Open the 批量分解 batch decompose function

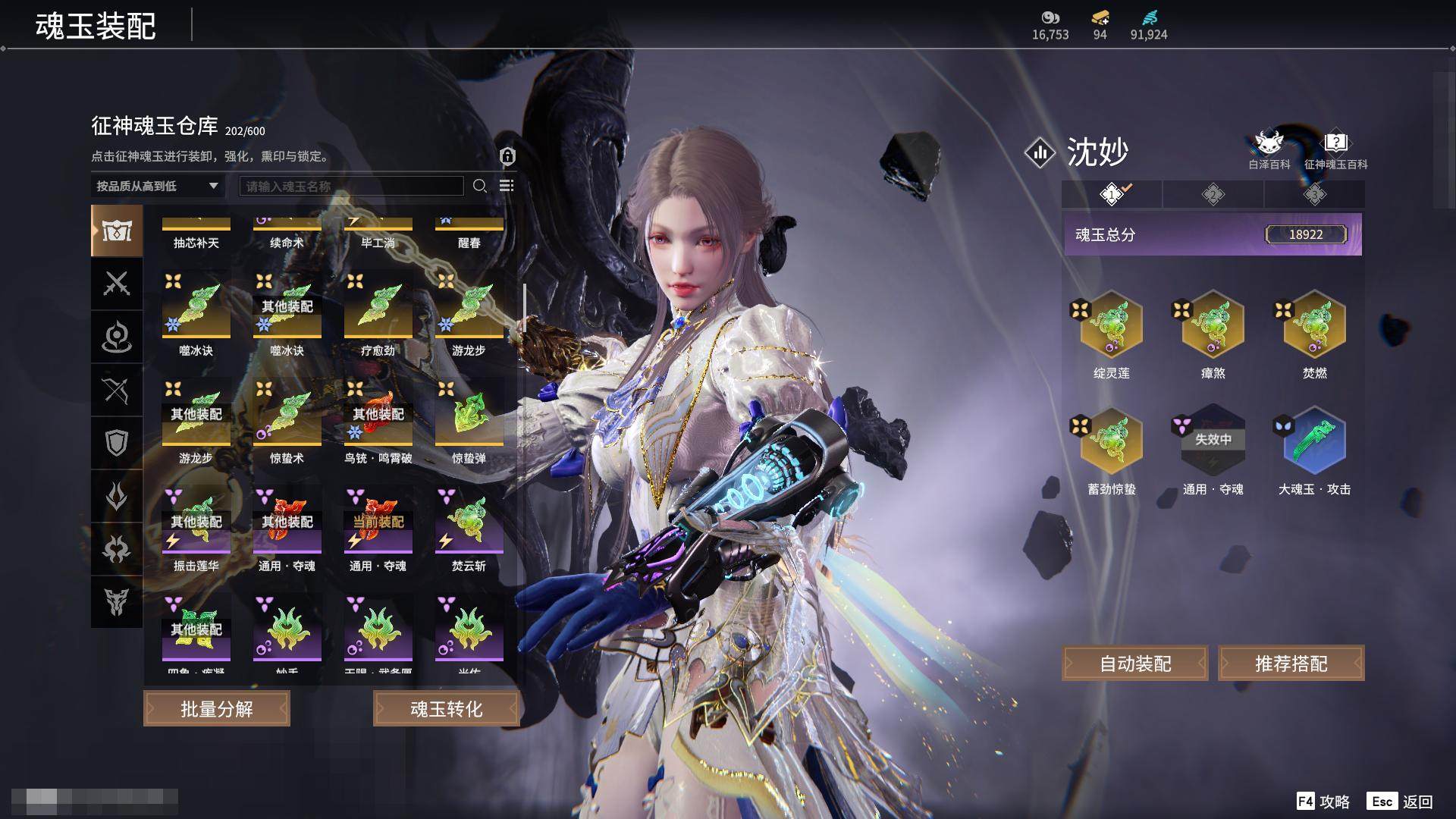(217, 709)
